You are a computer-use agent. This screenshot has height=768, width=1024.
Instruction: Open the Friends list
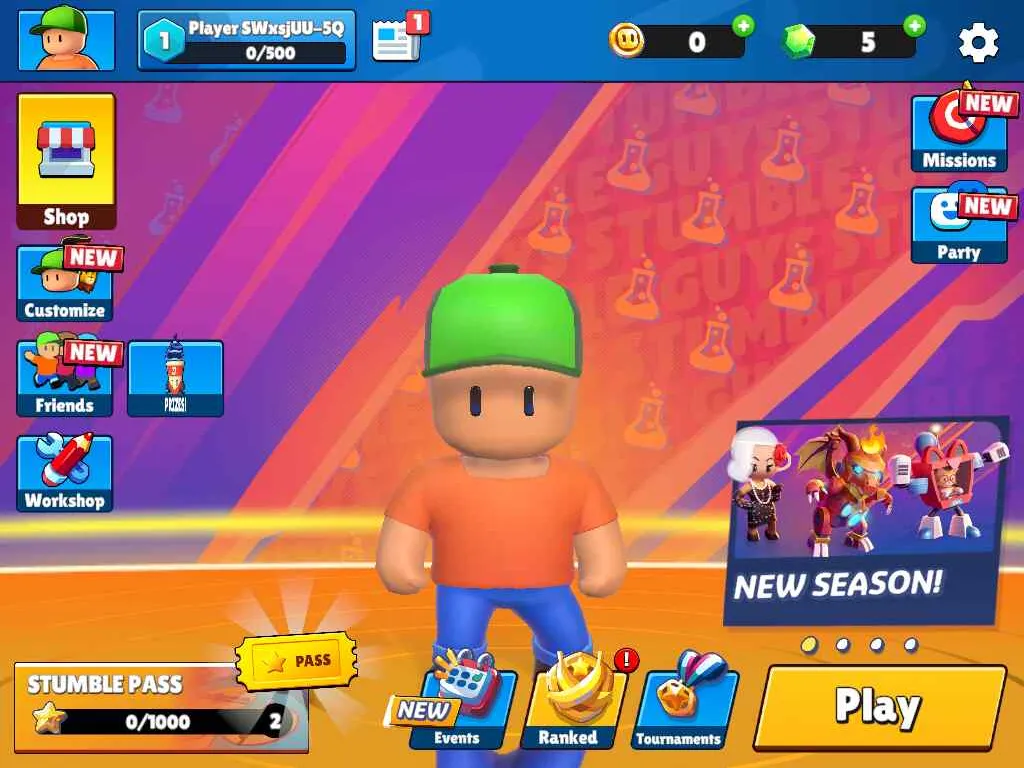(x=65, y=378)
